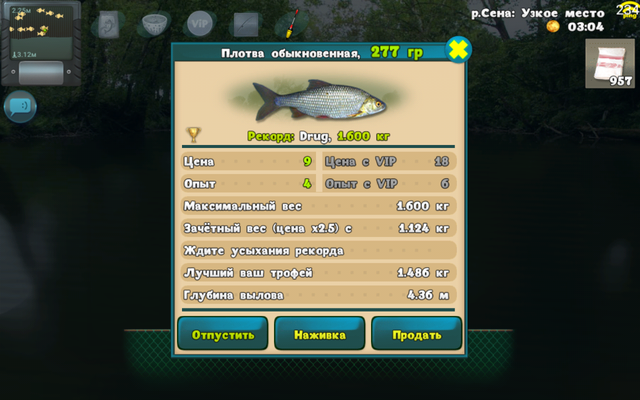Click the record trophy cup icon
Viewport: 640px width, 400px height.
[194, 134]
